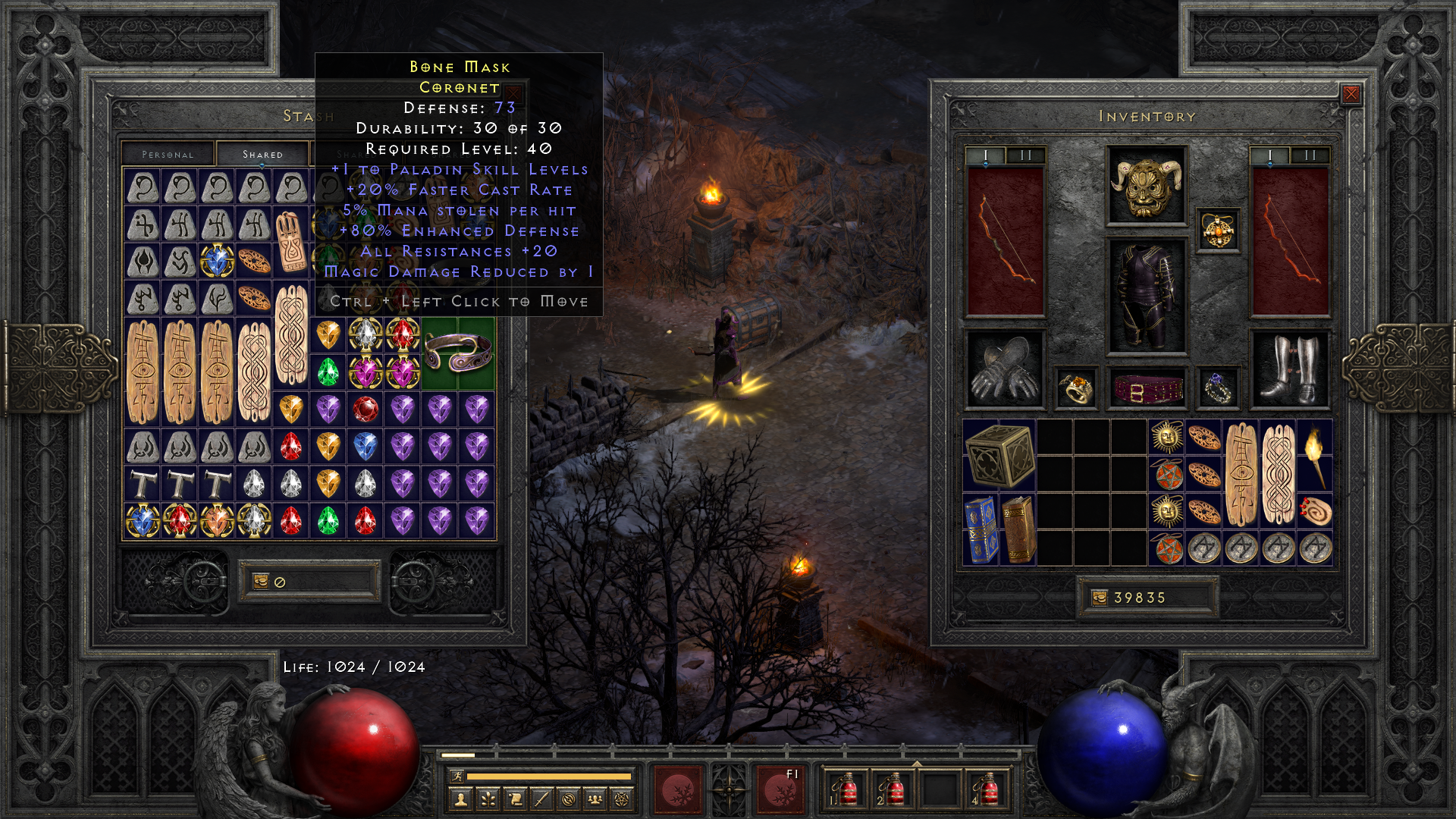This screenshot has height=819, width=1456.
Task: Select the equipped purple body armor
Action: coord(1146,297)
